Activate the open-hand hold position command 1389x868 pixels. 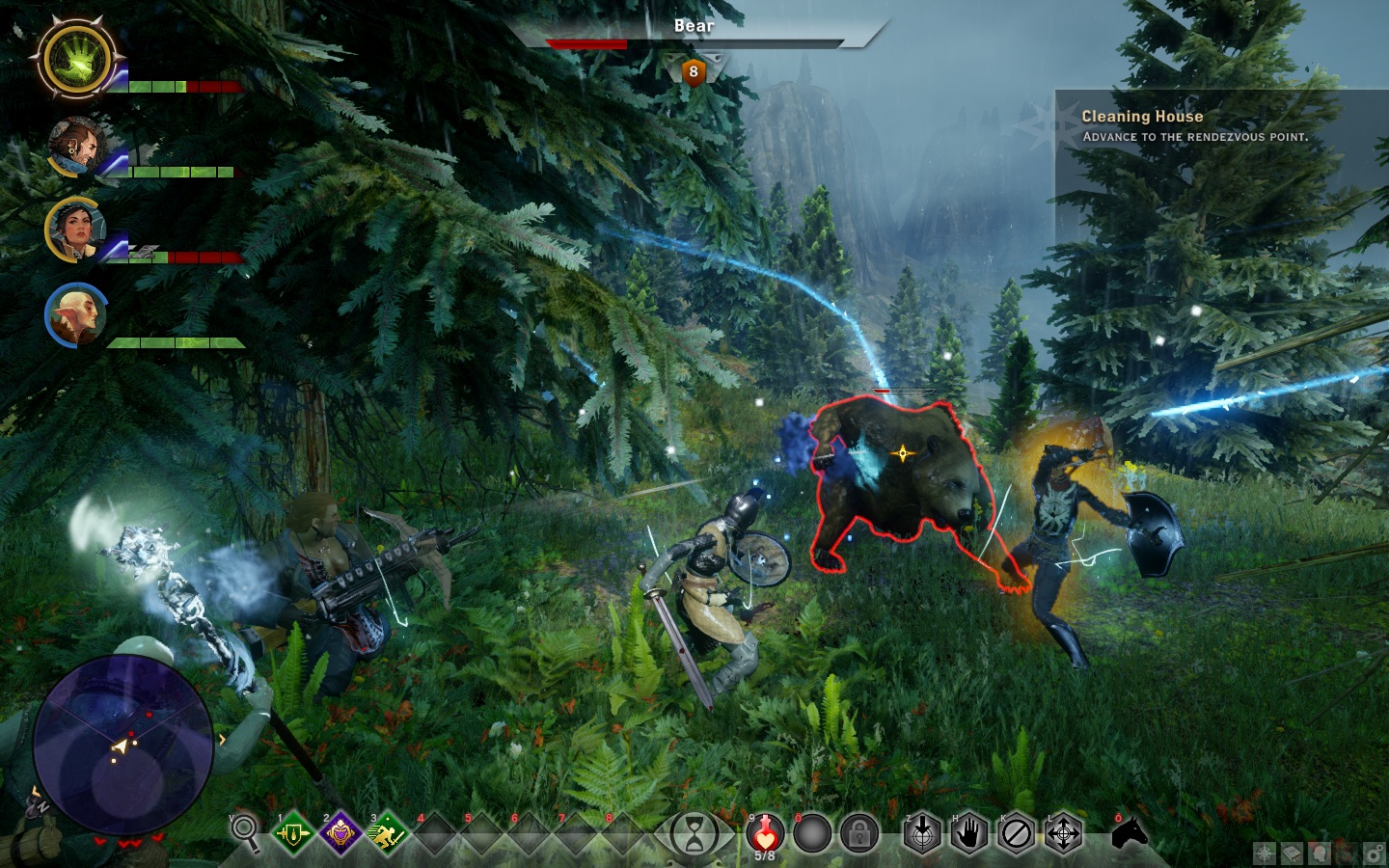[x=969, y=833]
